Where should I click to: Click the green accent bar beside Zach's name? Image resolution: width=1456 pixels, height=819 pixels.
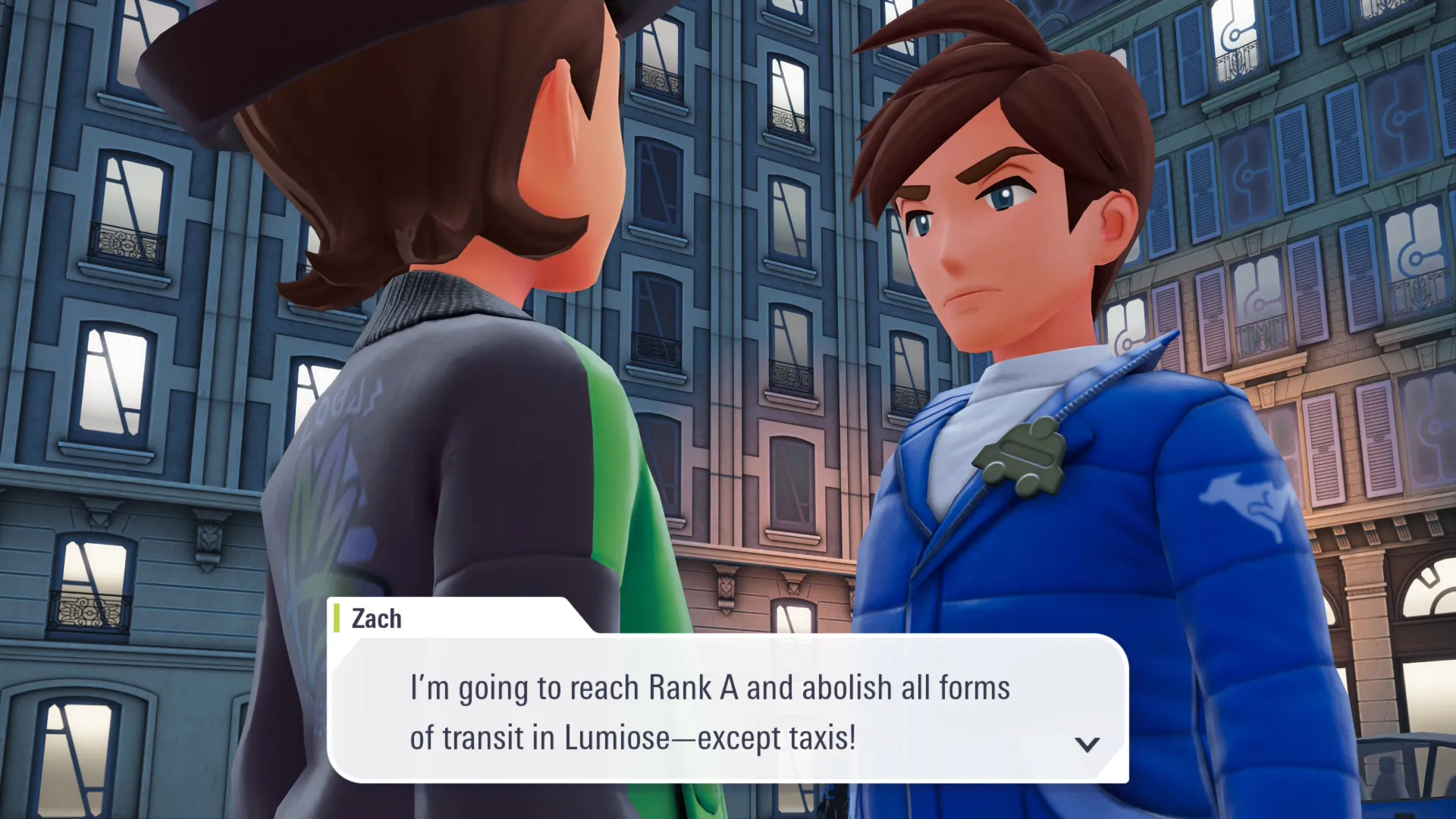tap(336, 619)
